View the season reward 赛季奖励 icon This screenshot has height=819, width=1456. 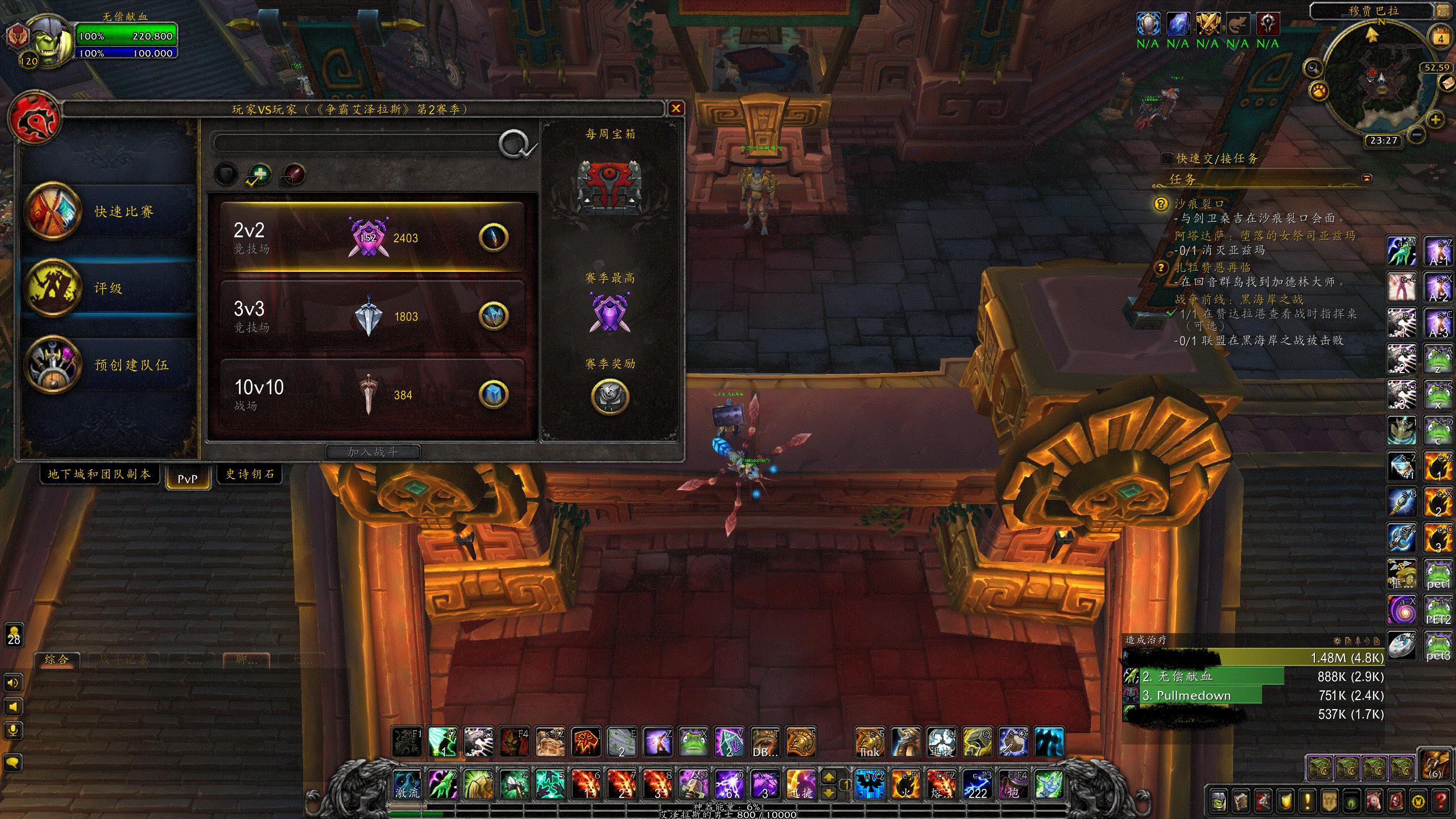point(610,396)
